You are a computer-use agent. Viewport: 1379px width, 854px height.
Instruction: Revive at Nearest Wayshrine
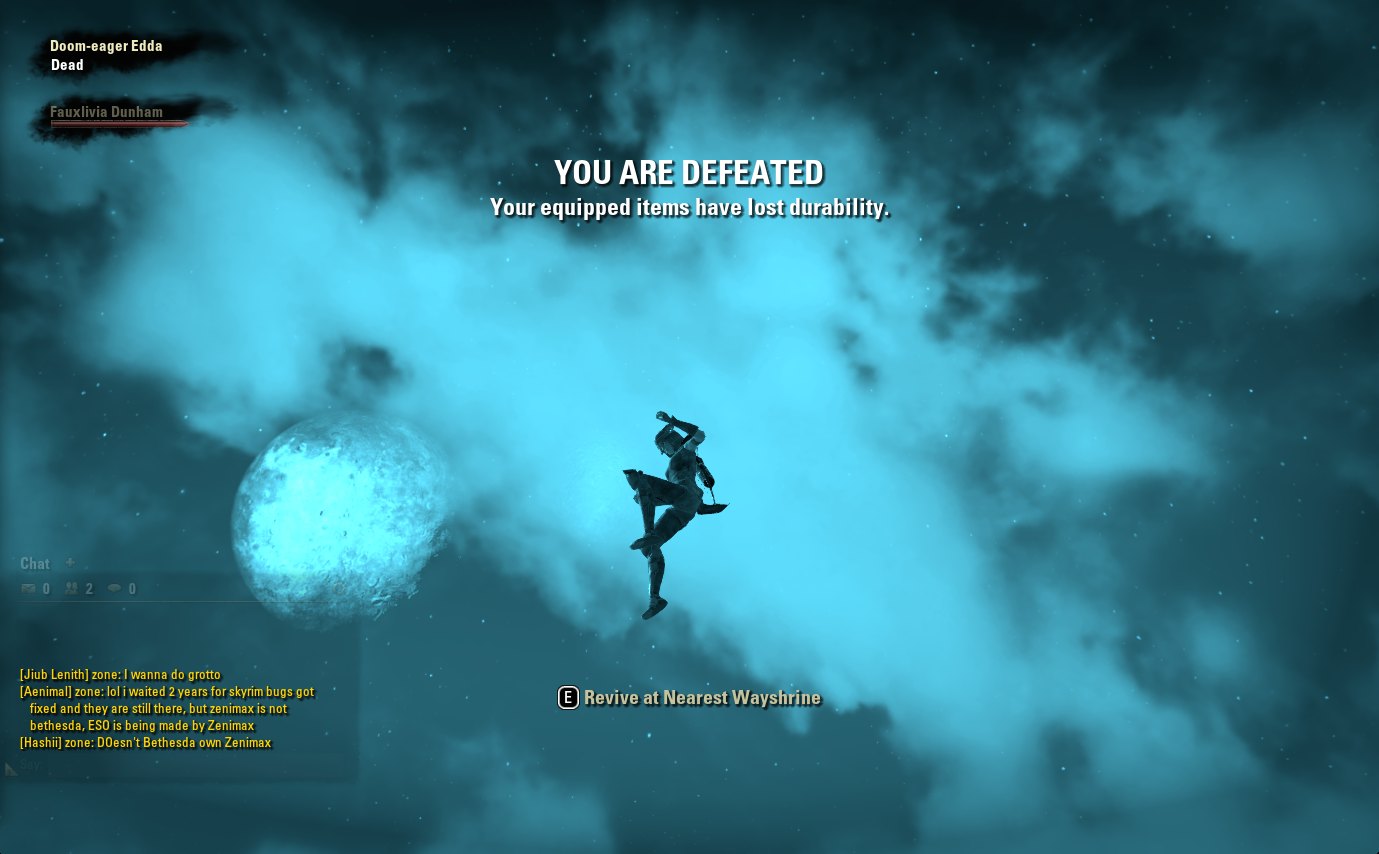coord(689,698)
